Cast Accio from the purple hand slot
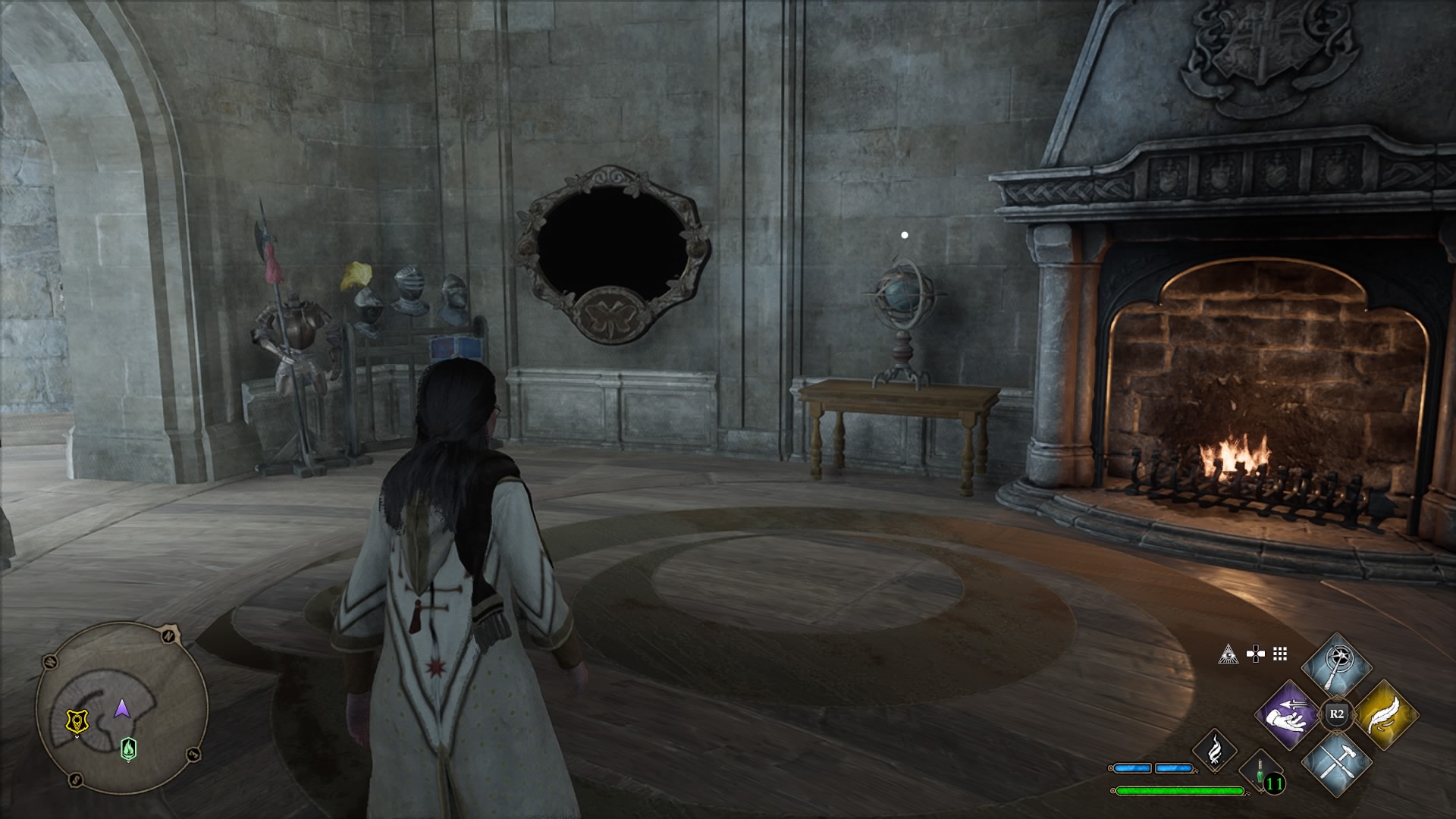1456x819 pixels. [x=1286, y=715]
